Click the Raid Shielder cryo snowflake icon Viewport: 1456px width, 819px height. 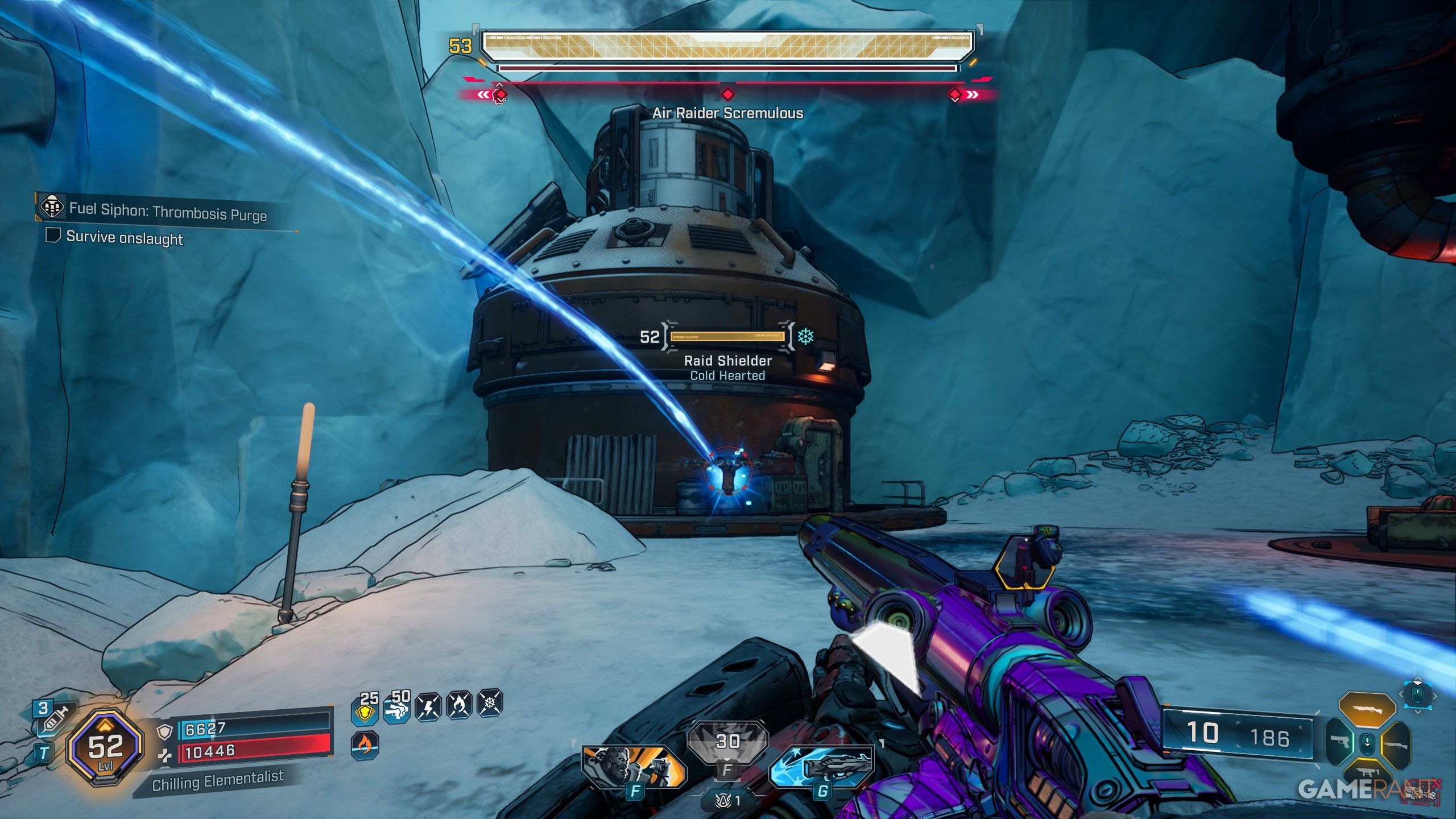click(805, 336)
